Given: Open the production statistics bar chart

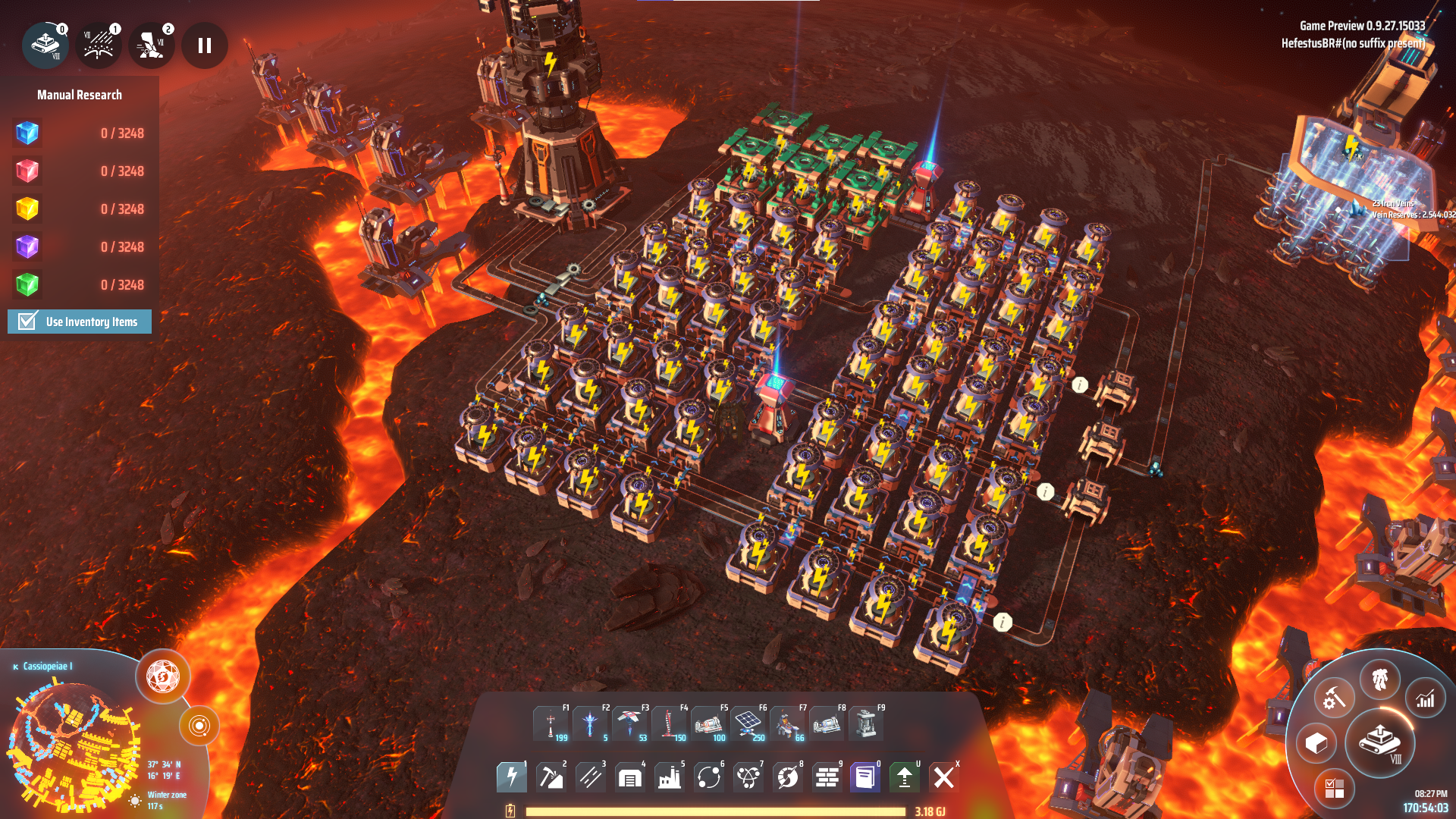Looking at the screenshot, I should click(x=1426, y=698).
